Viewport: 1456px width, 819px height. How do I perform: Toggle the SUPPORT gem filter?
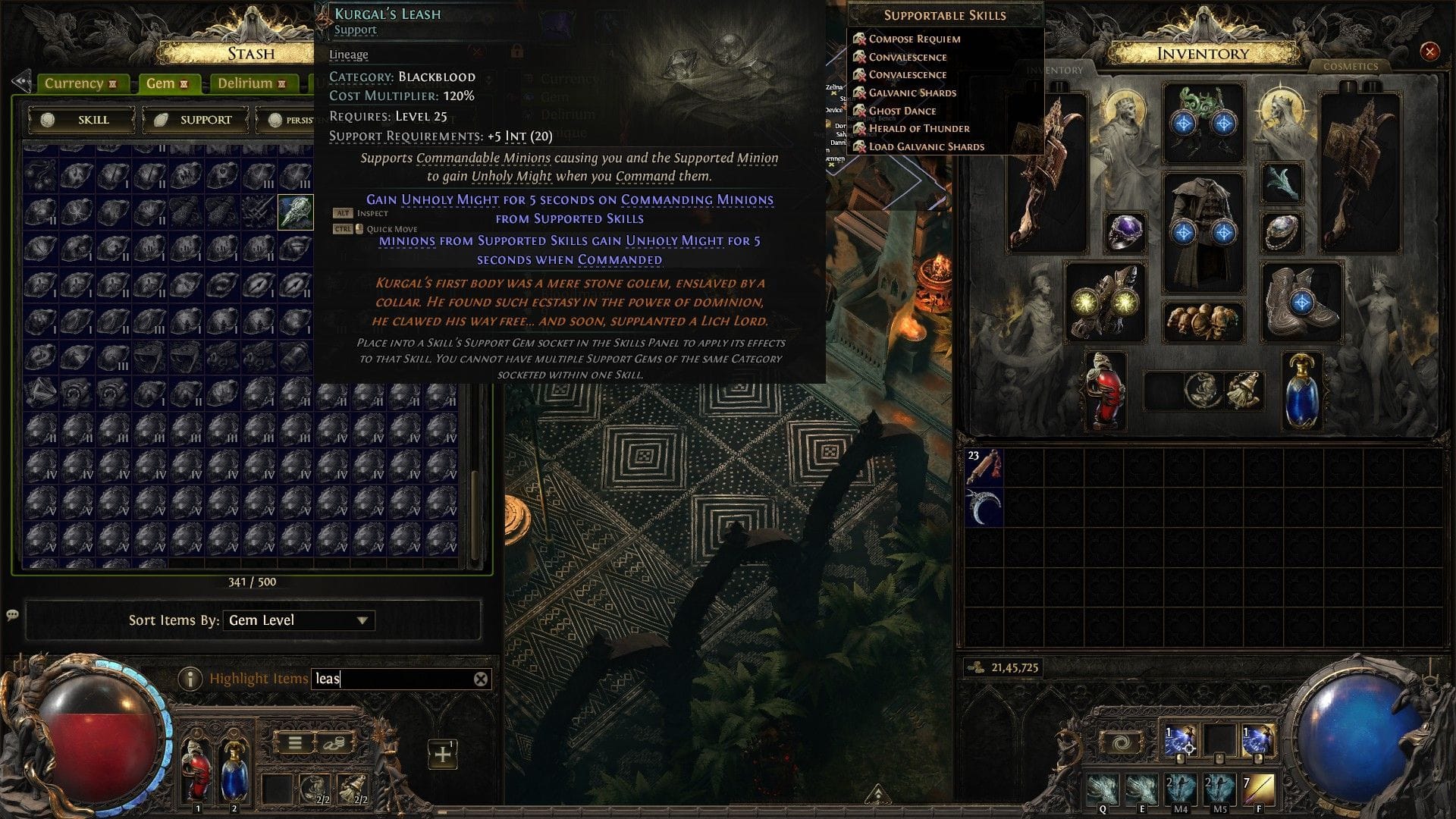(x=195, y=119)
